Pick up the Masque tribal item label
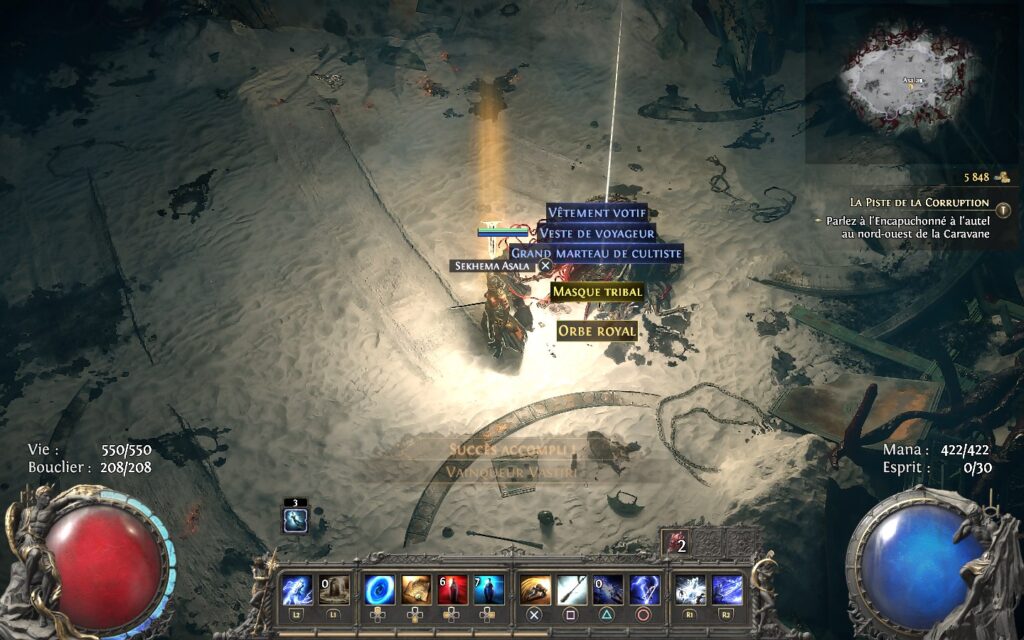This screenshot has height=640, width=1024. [597, 291]
